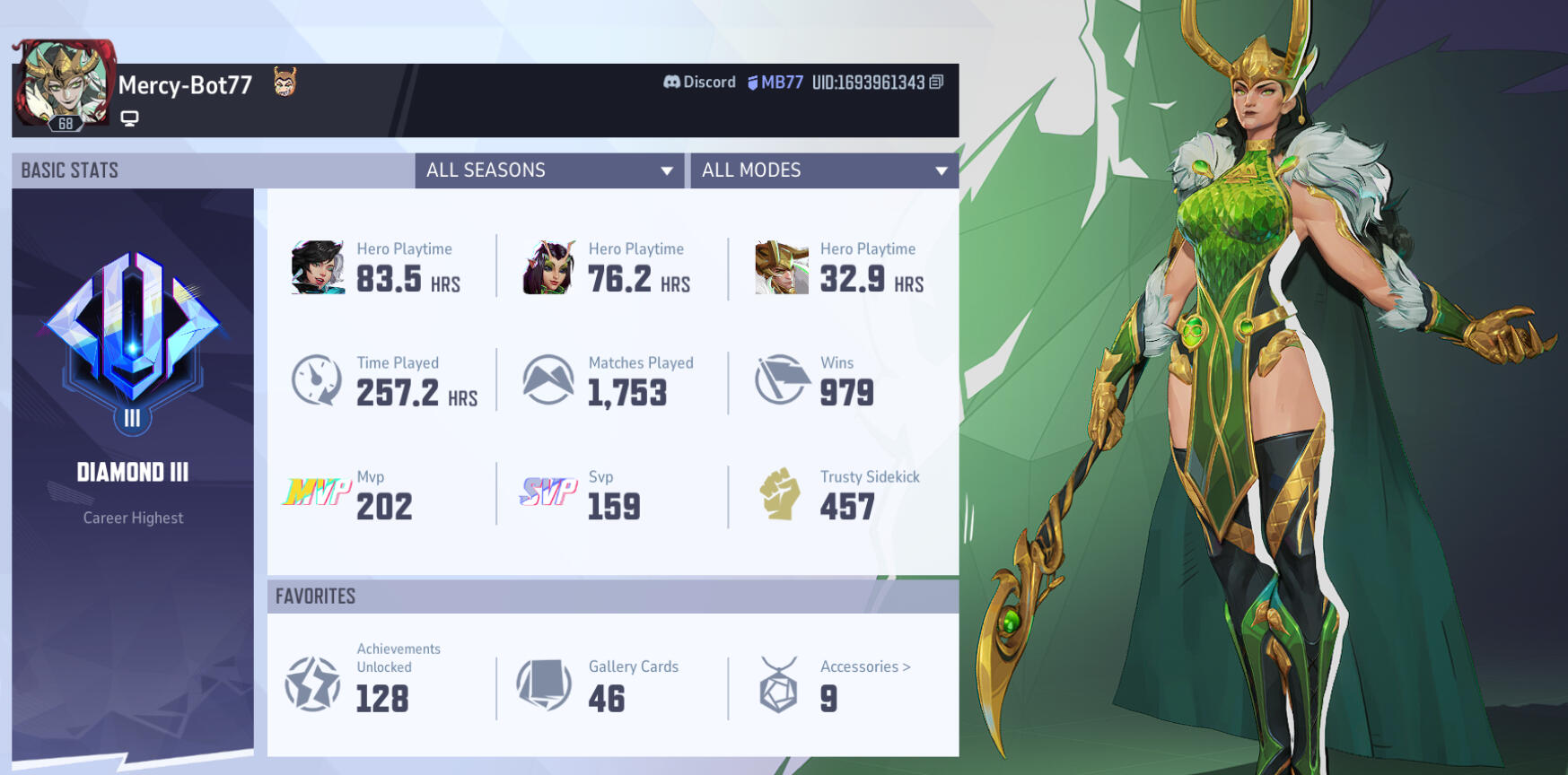Screen dimensions: 1568x775
Task: Select the PC platform icon
Action: coord(130,117)
